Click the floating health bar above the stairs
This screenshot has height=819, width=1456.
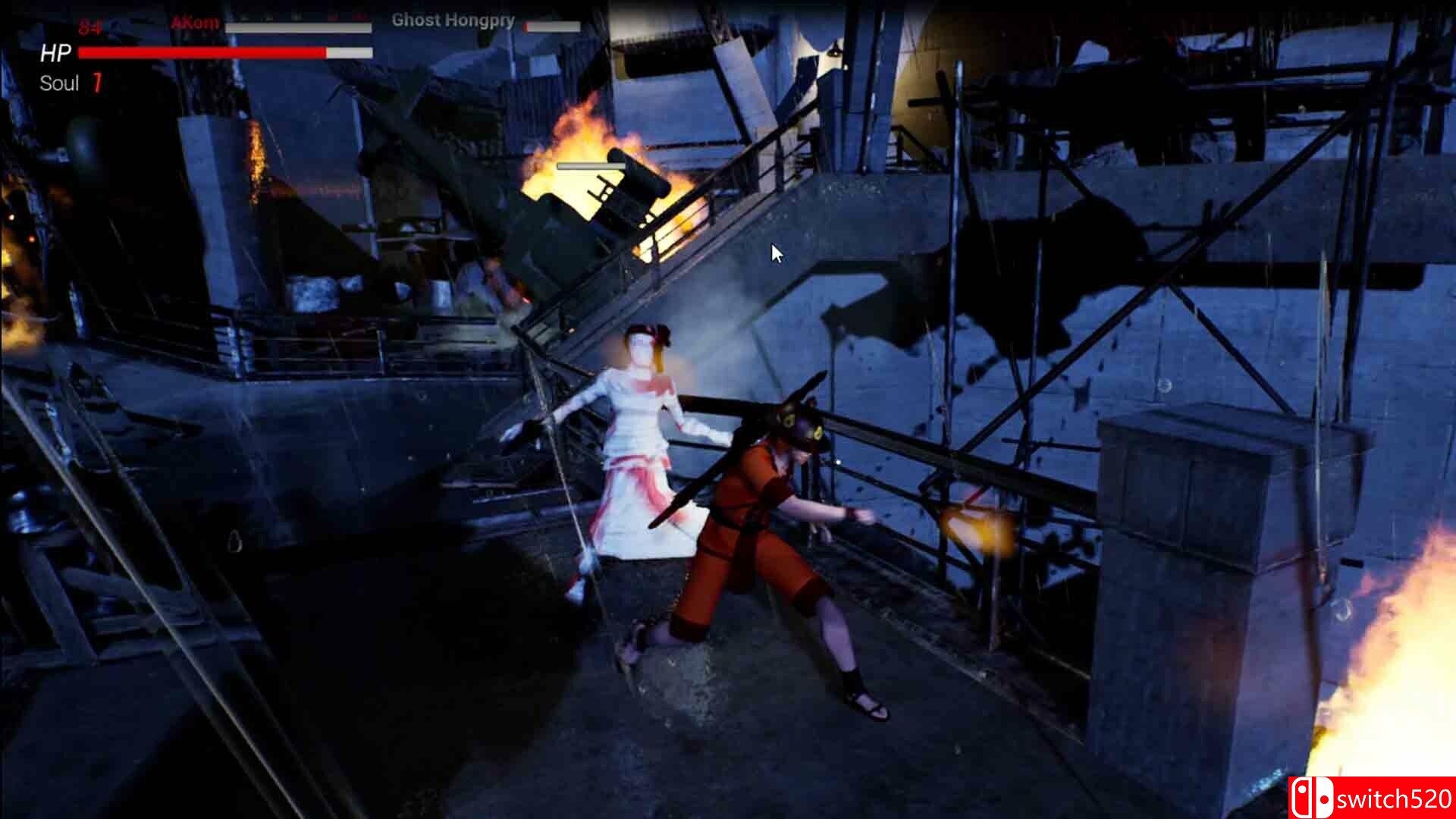593,165
